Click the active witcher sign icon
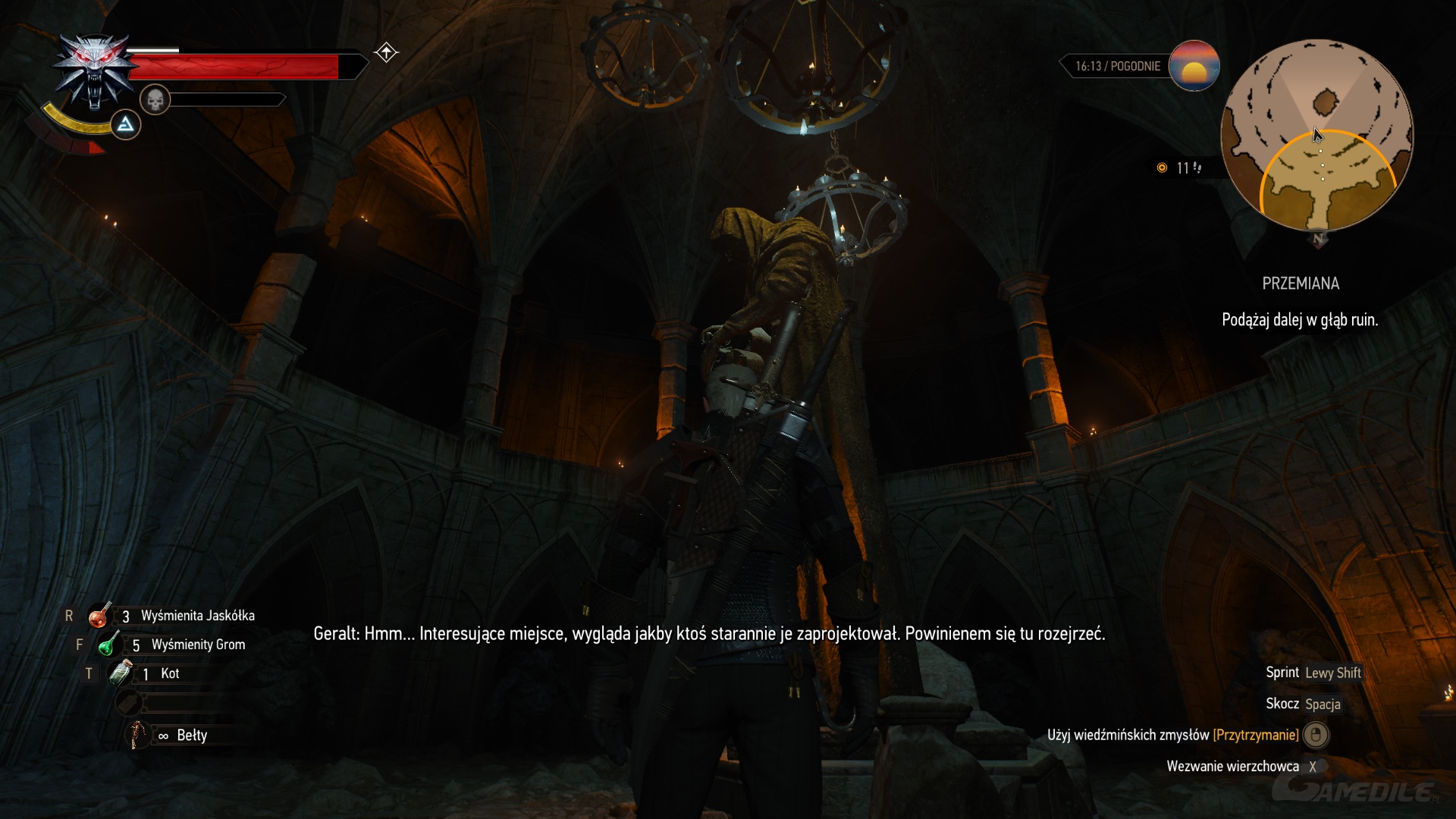 tap(126, 124)
